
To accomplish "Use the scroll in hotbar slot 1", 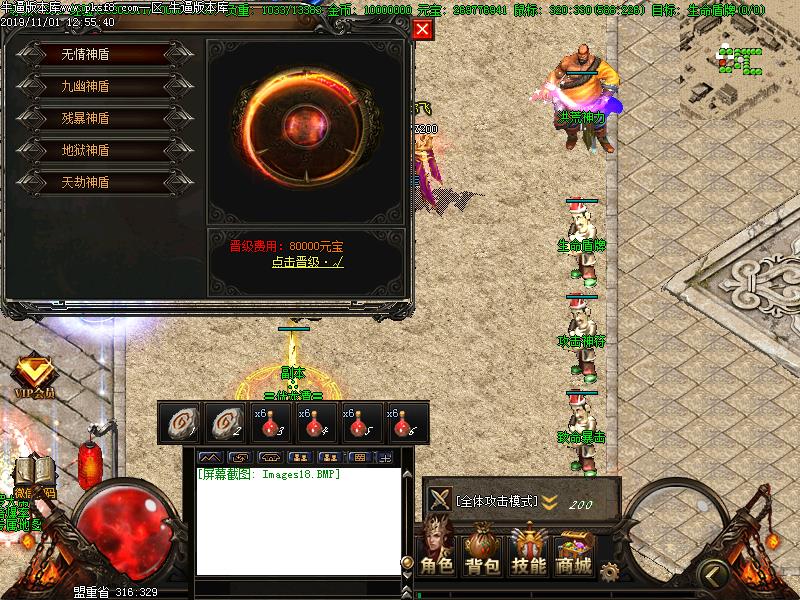I will 180,422.
